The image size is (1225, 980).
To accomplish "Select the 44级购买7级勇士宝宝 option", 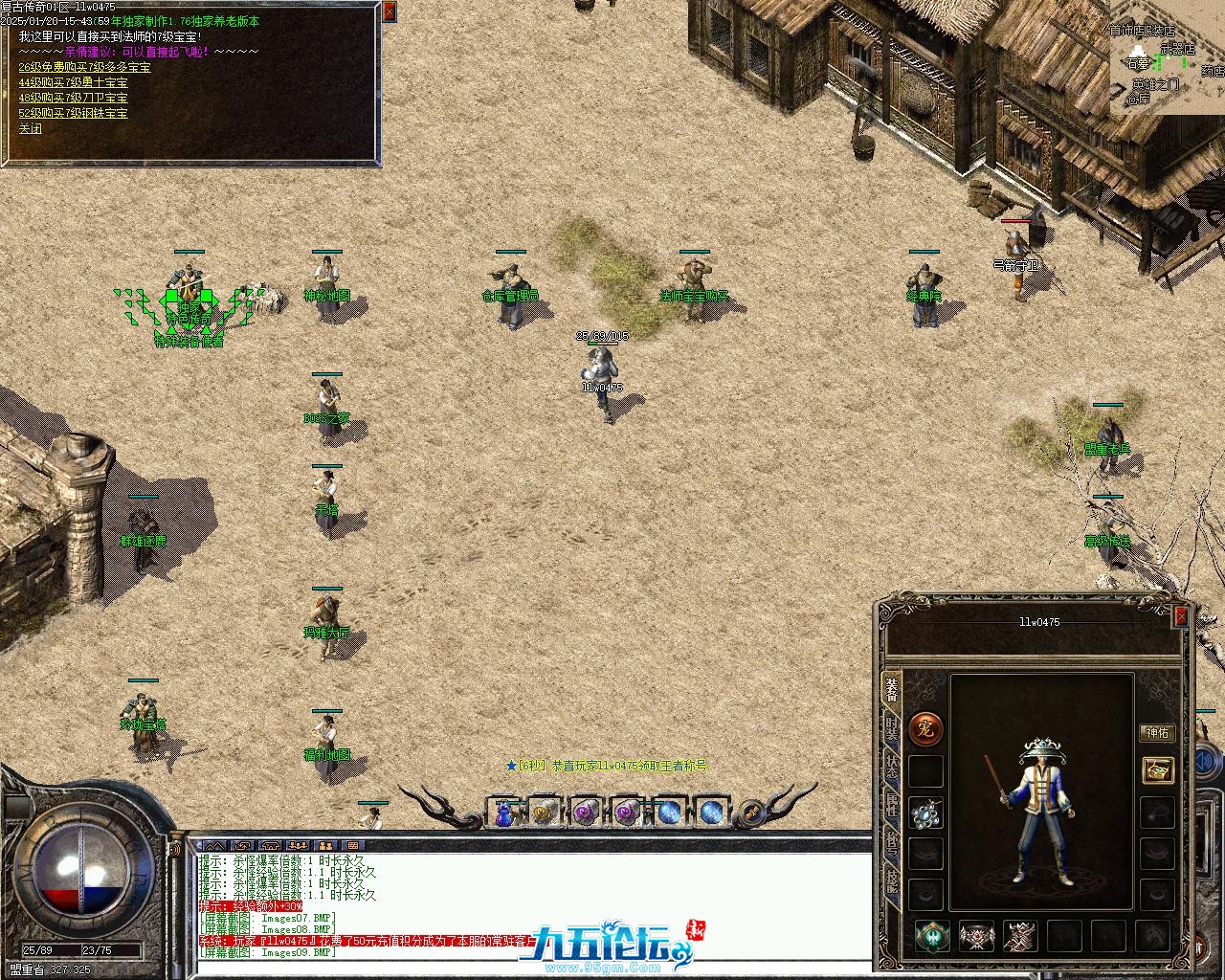I will (x=73, y=82).
